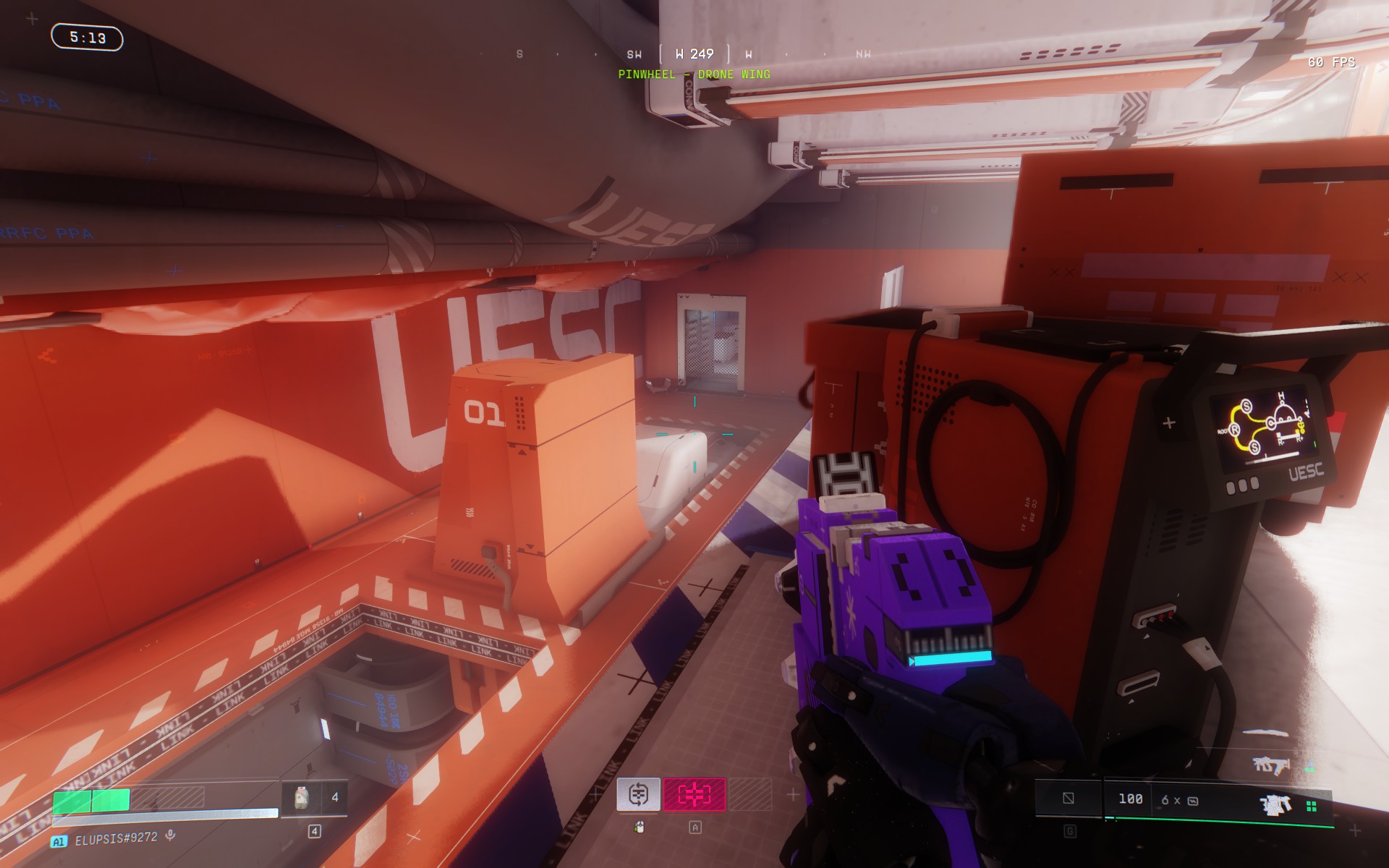The width and height of the screenshot is (1389, 868).
Task: Select the consumable item slot with count 4
Action: [314, 798]
